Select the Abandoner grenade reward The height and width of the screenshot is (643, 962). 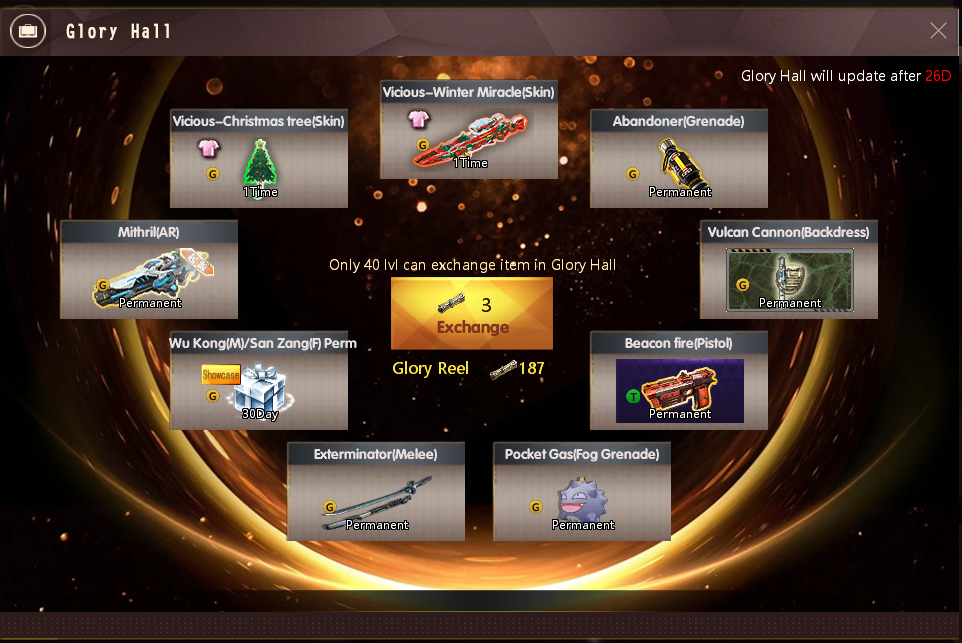pyautogui.click(x=679, y=159)
